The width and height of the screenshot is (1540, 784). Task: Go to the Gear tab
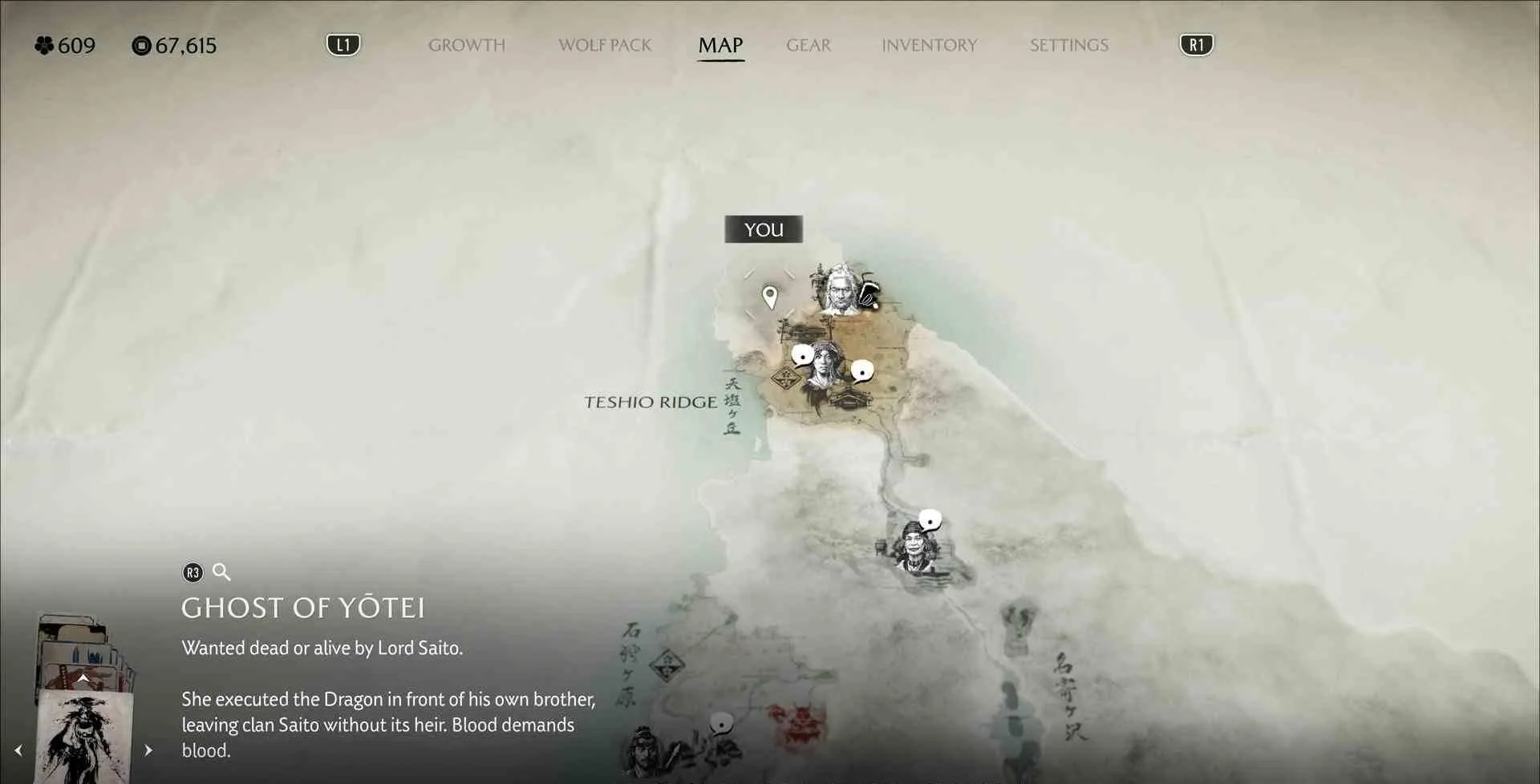coord(808,46)
